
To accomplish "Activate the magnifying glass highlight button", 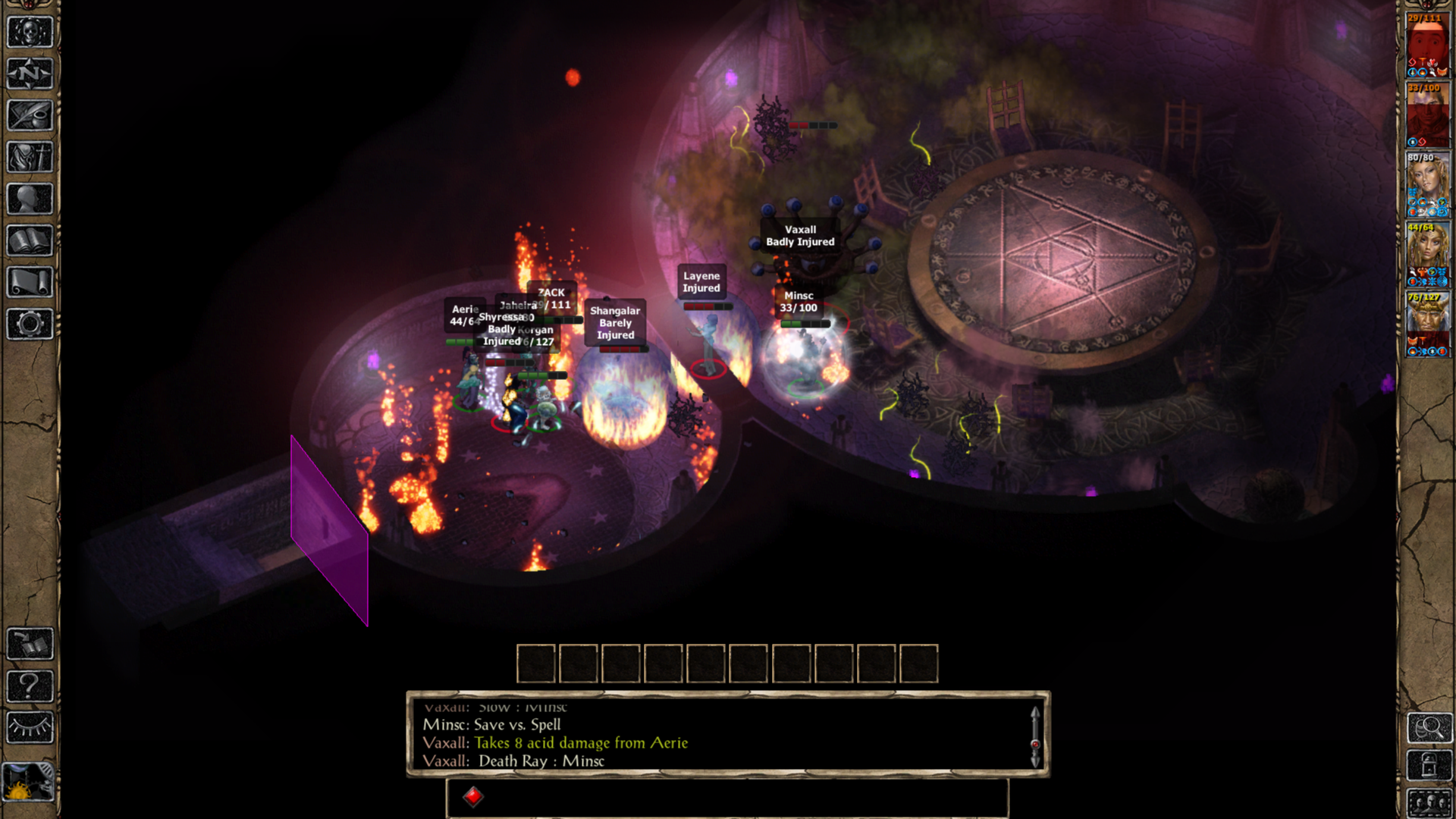I will point(1429,728).
